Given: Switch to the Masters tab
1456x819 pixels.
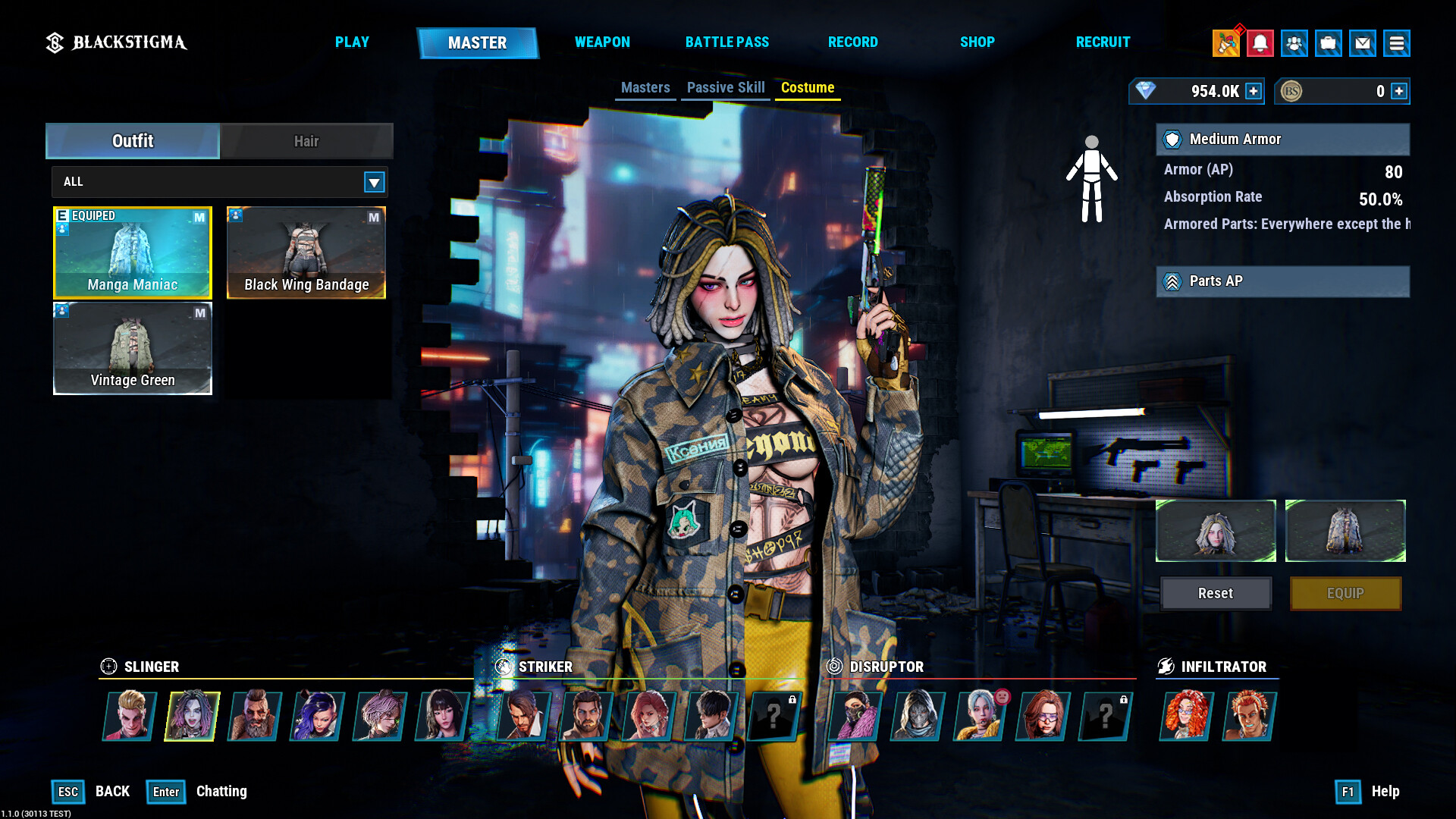Looking at the screenshot, I should 645,87.
